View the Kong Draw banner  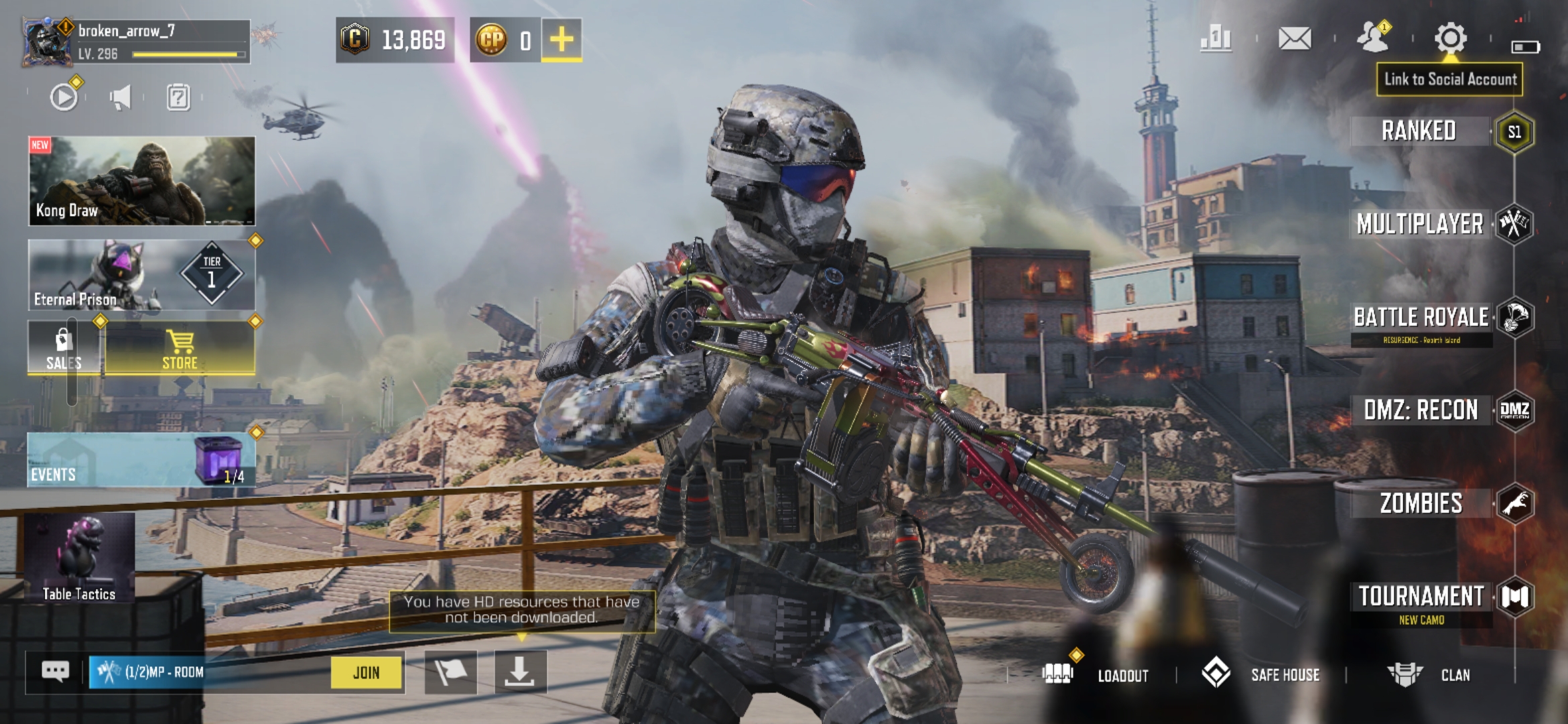(x=141, y=180)
